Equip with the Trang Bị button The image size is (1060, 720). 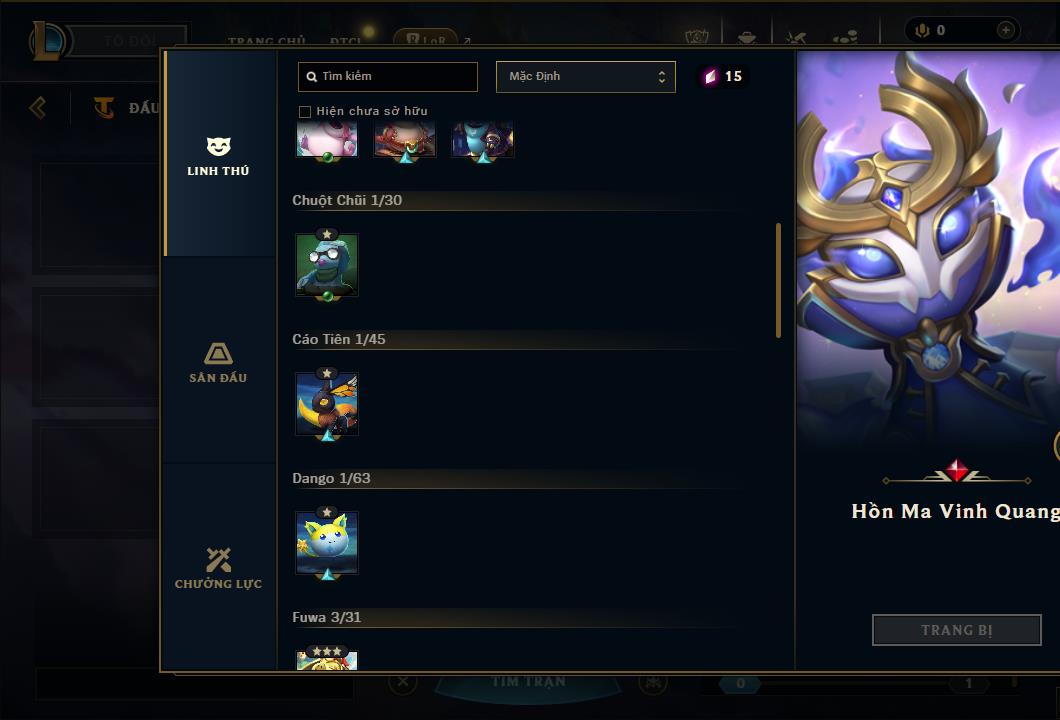point(956,630)
